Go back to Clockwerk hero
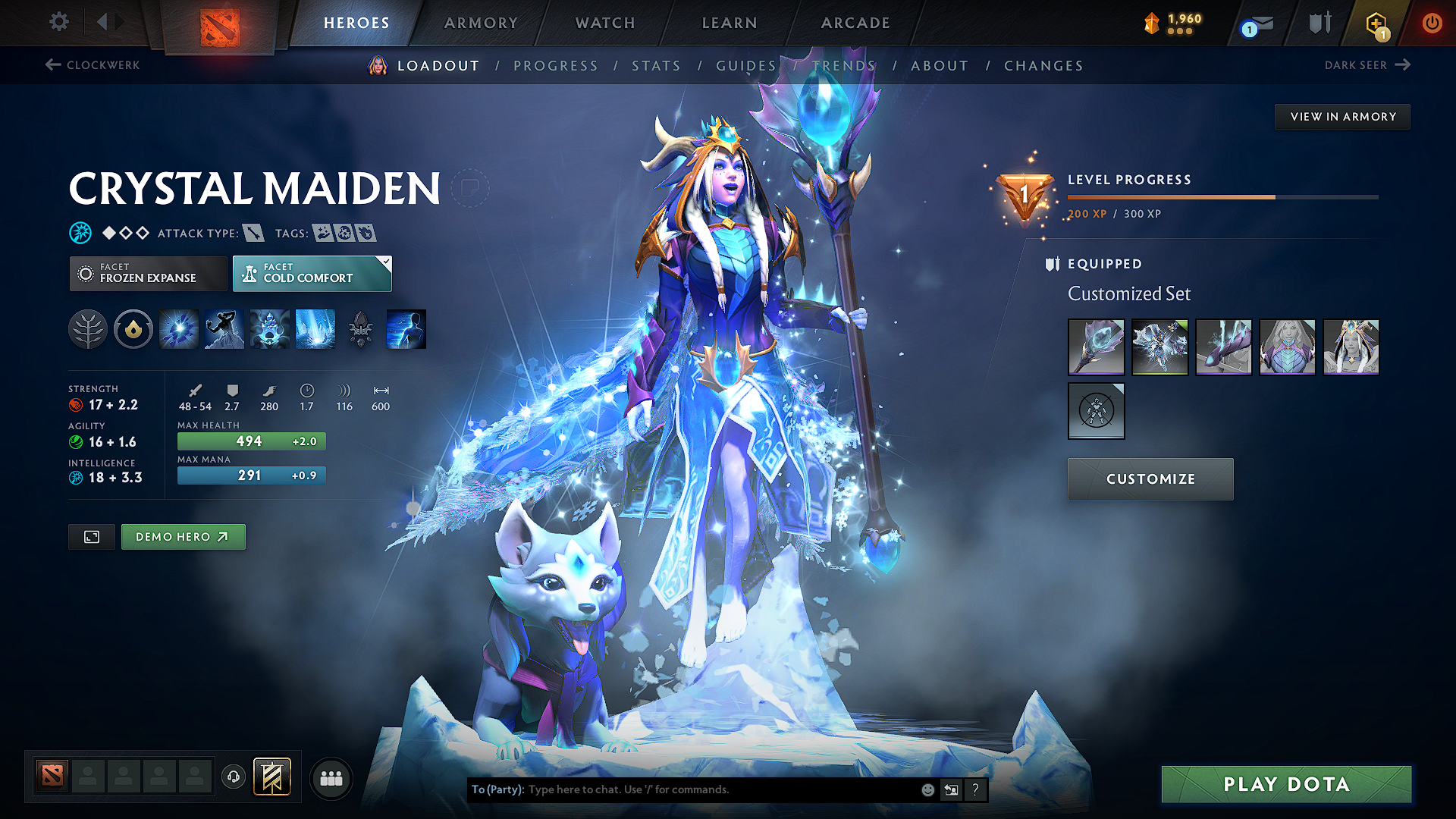 91,65
